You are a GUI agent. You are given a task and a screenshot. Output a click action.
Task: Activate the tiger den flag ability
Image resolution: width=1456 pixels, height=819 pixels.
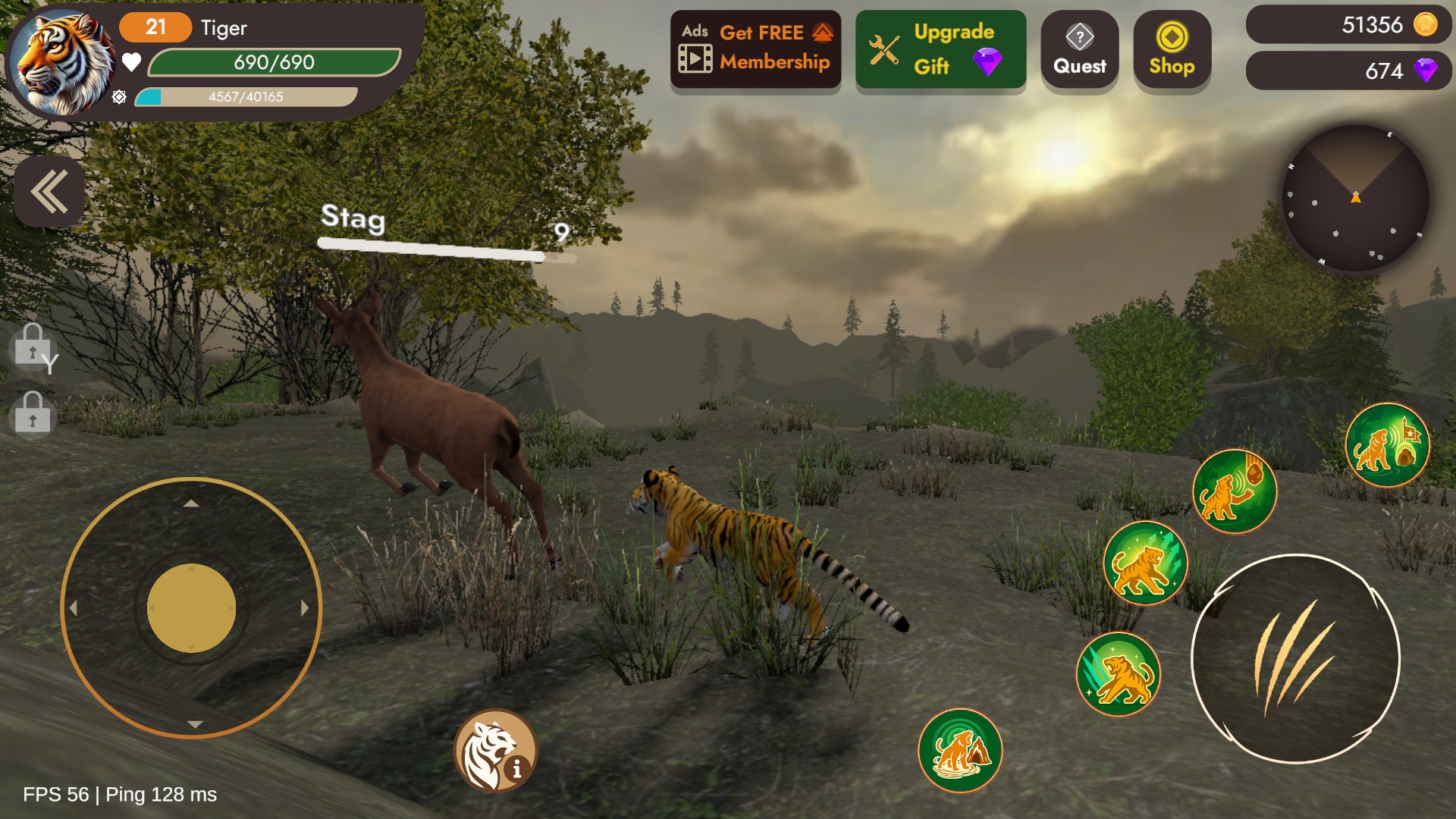pos(1387,445)
